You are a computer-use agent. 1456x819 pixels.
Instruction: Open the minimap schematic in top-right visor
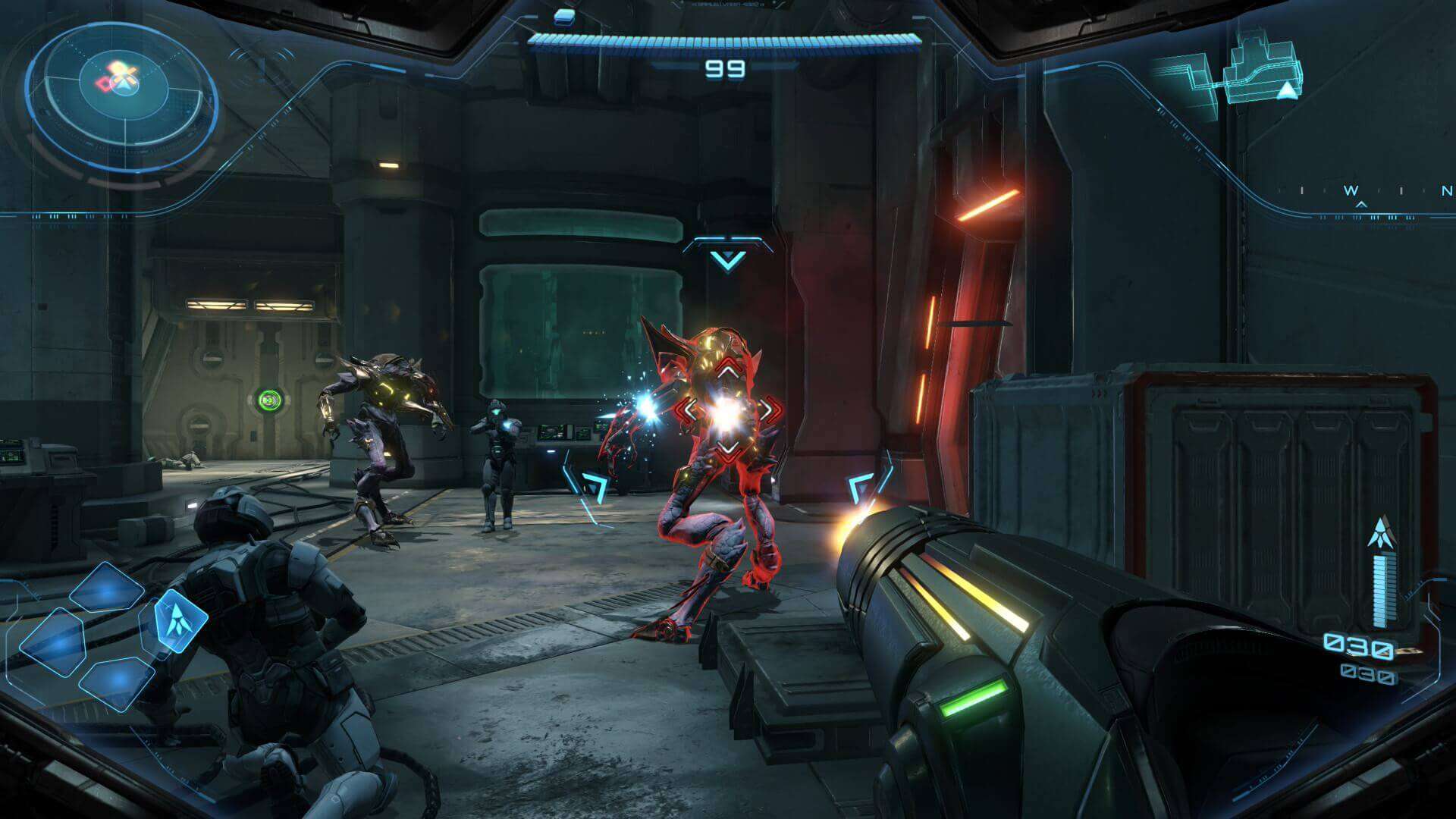pyautogui.click(x=1244, y=68)
